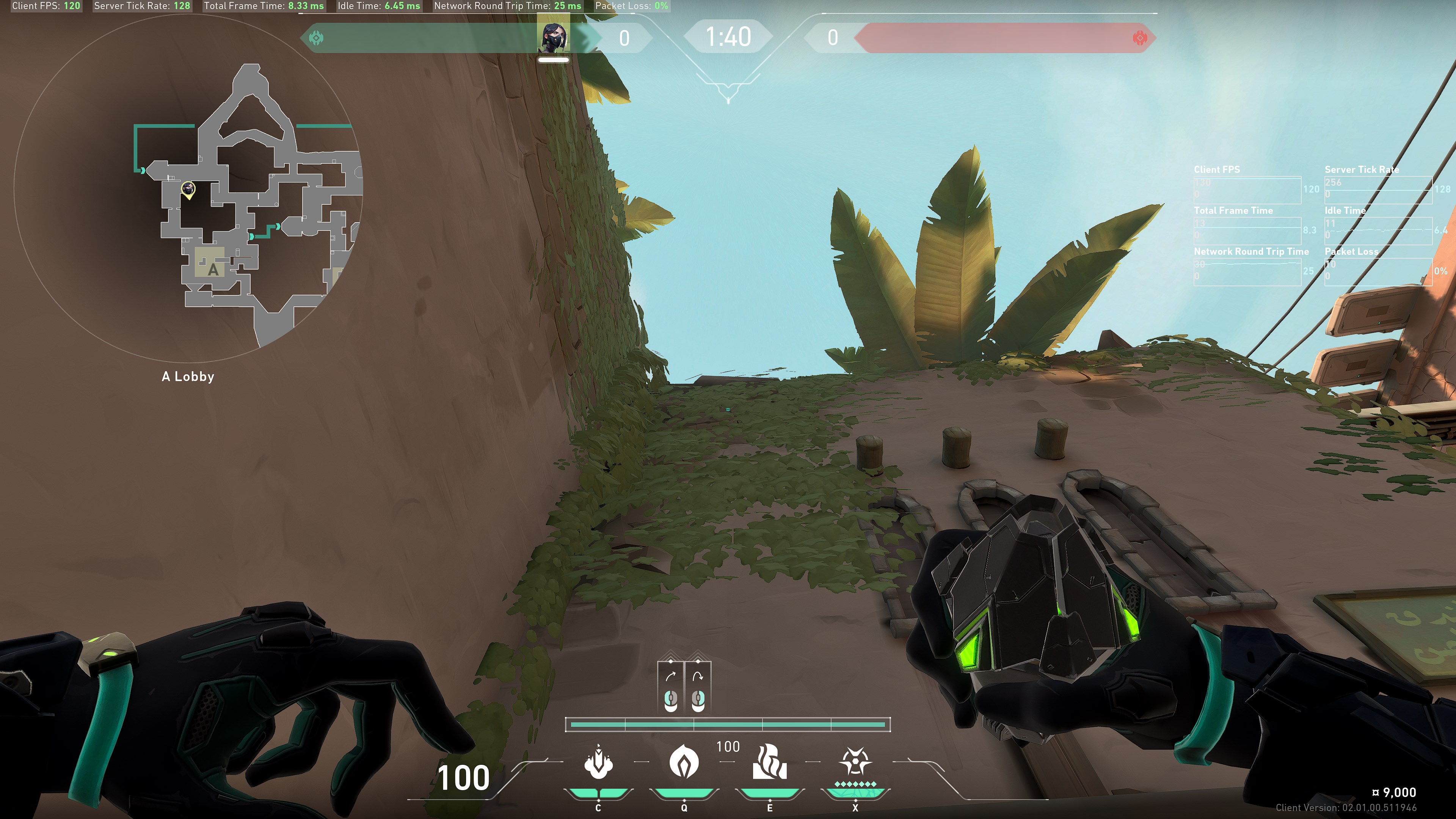Click the player marker on the minimap

(x=188, y=189)
